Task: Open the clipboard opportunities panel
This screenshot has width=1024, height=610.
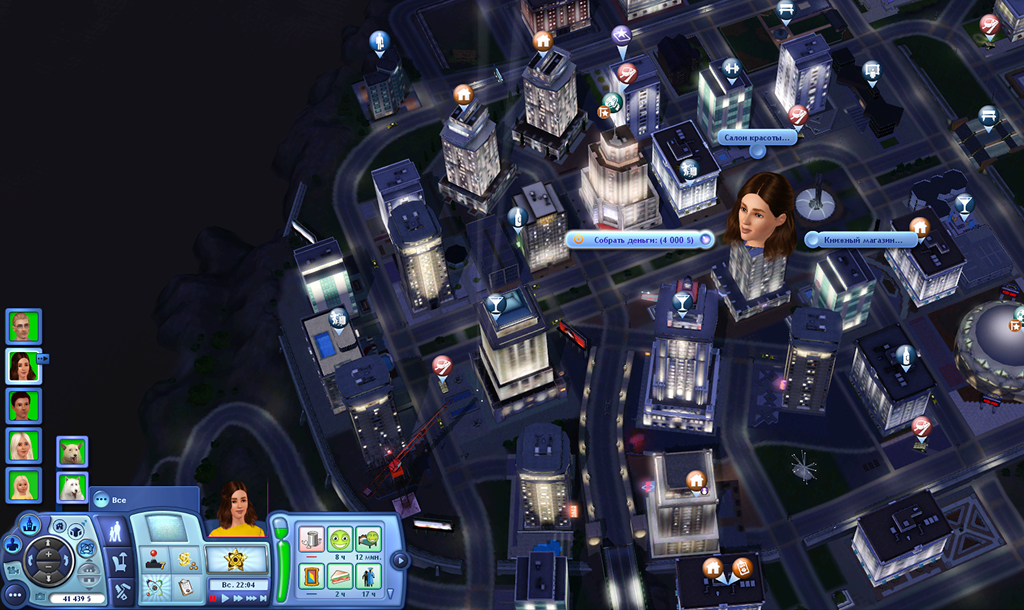Action: (185, 587)
